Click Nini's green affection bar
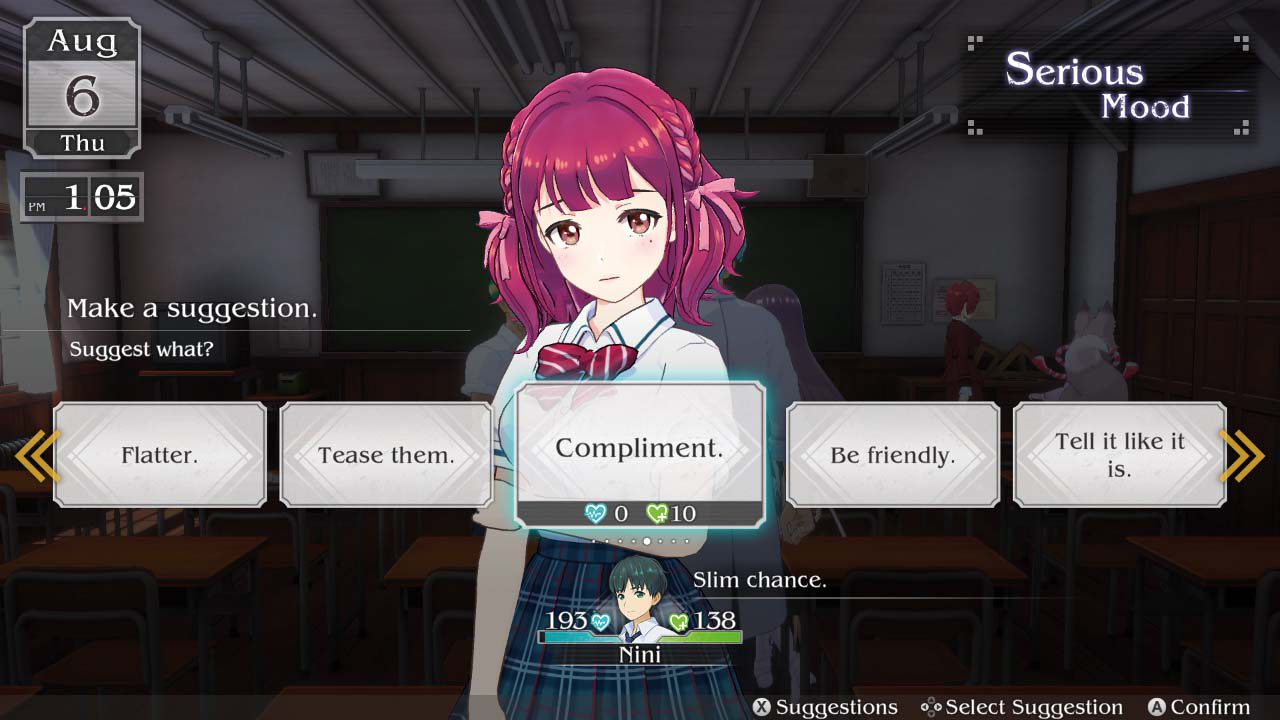The image size is (1280, 720). [x=700, y=634]
